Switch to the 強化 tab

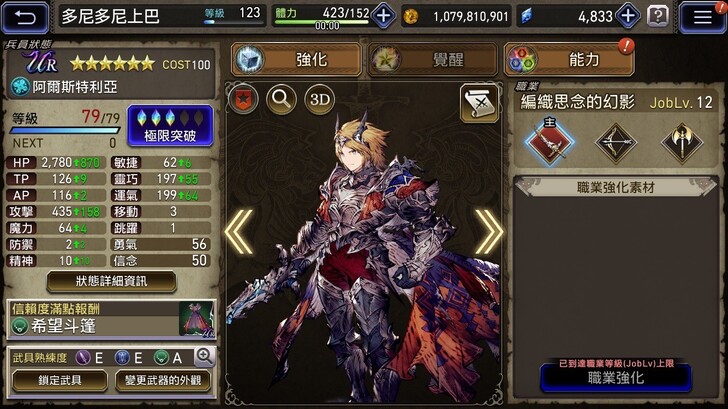click(x=296, y=59)
